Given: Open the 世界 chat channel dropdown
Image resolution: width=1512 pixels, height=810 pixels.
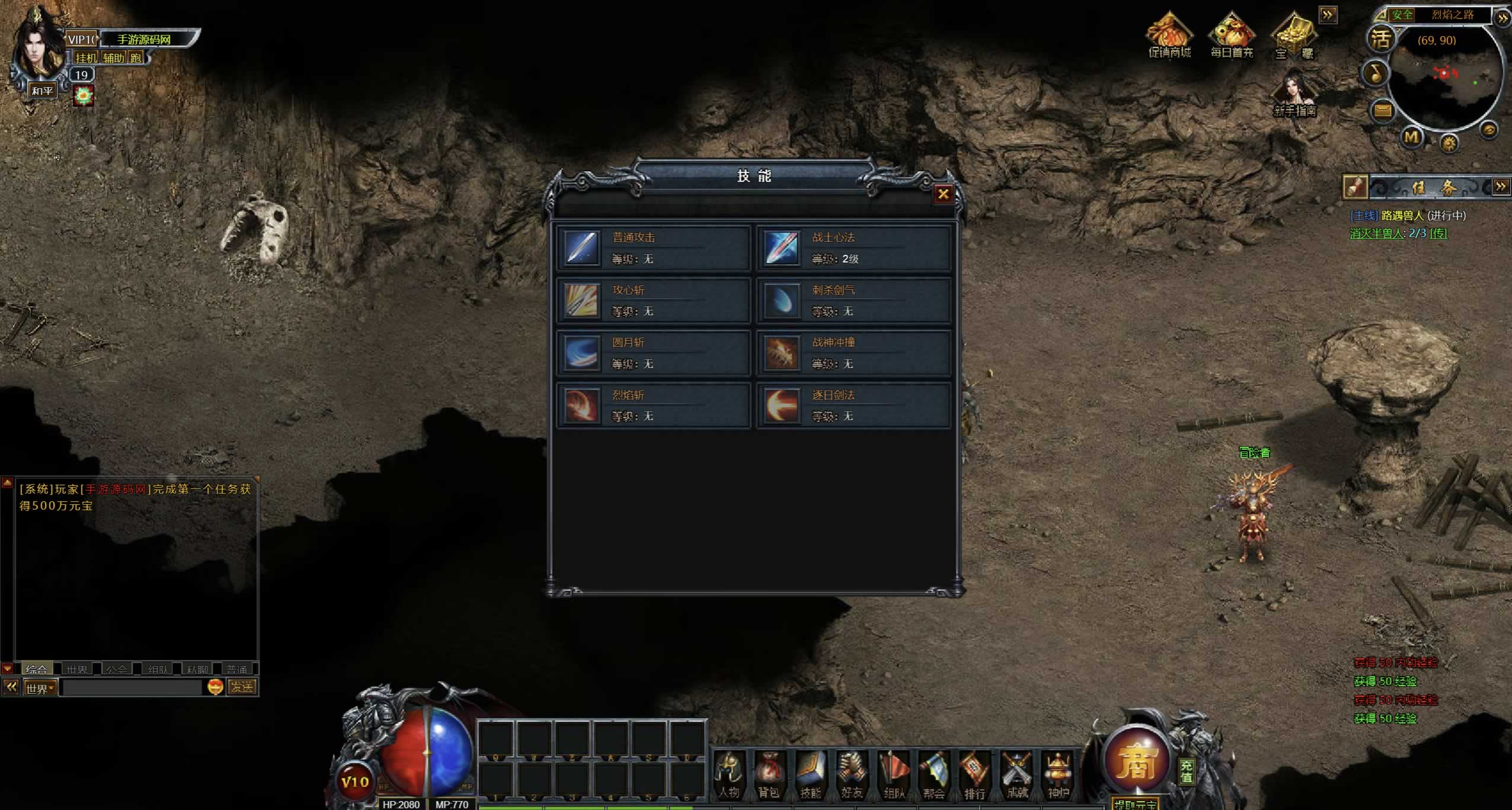Looking at the screenshot, I should click(40, 688).
